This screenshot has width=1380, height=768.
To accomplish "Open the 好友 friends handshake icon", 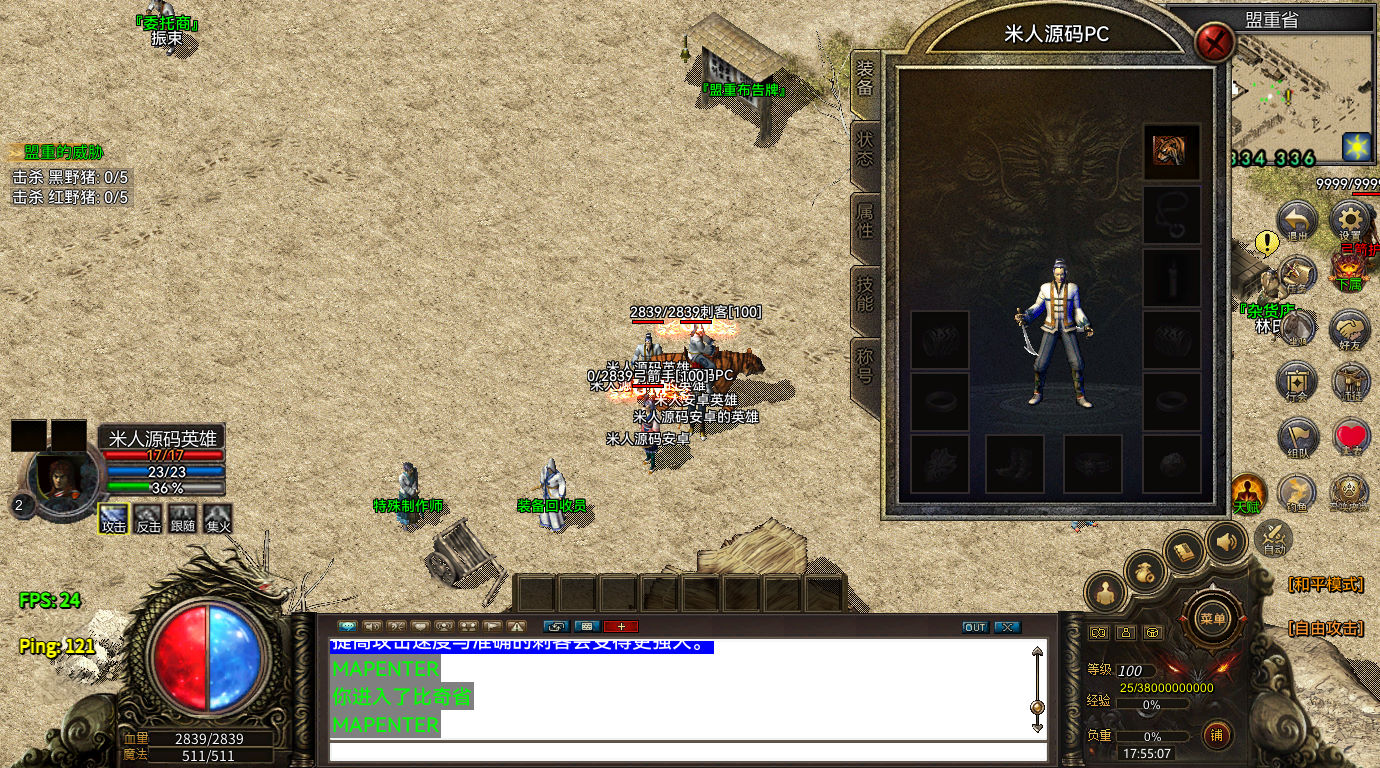I will [x=1350, y=328].
